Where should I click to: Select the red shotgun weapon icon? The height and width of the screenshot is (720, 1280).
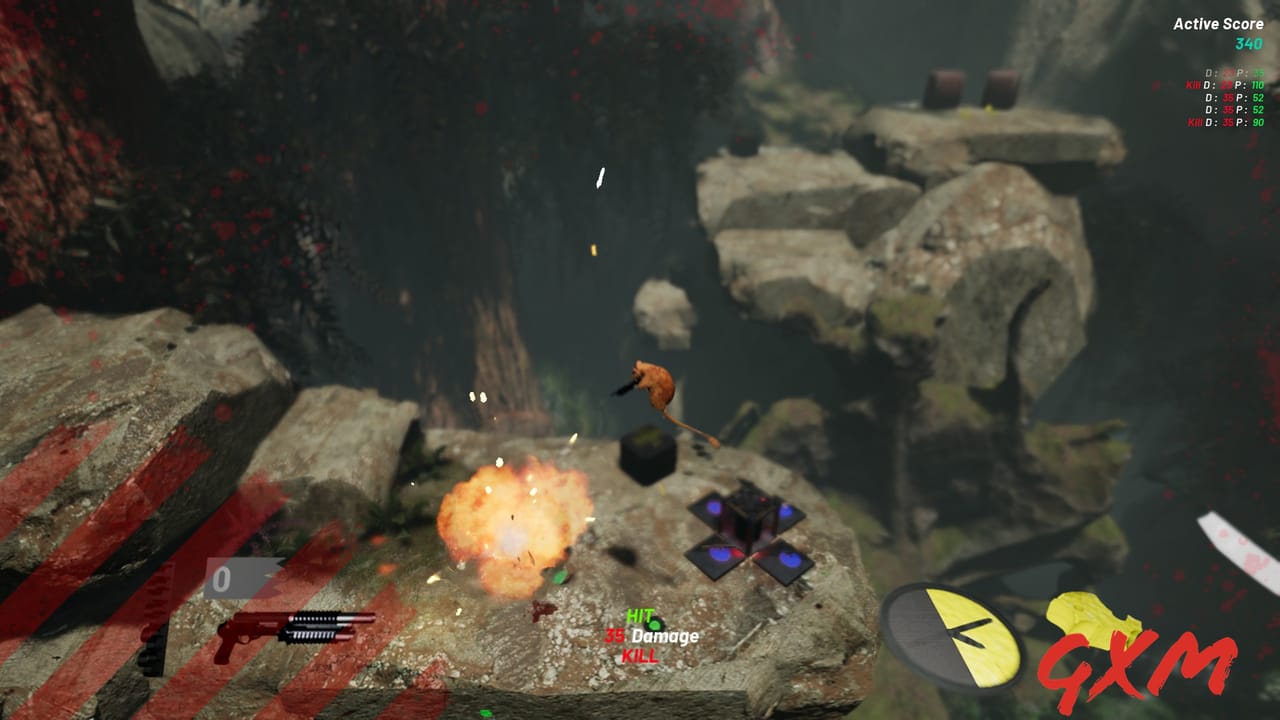[x=290, y=632]
